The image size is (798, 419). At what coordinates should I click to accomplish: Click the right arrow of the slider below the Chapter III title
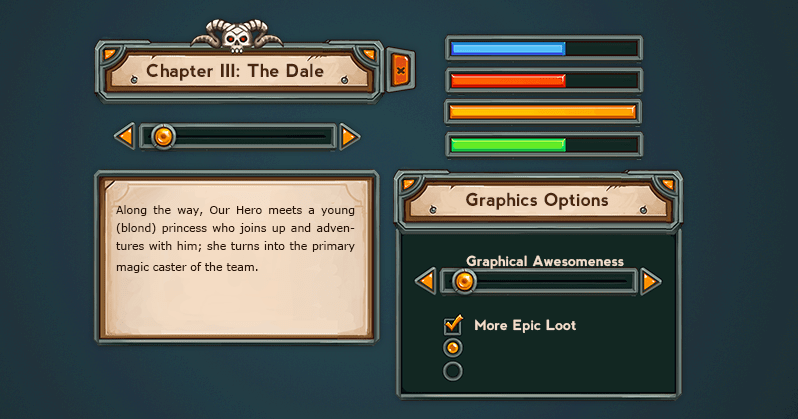(349, 136)
